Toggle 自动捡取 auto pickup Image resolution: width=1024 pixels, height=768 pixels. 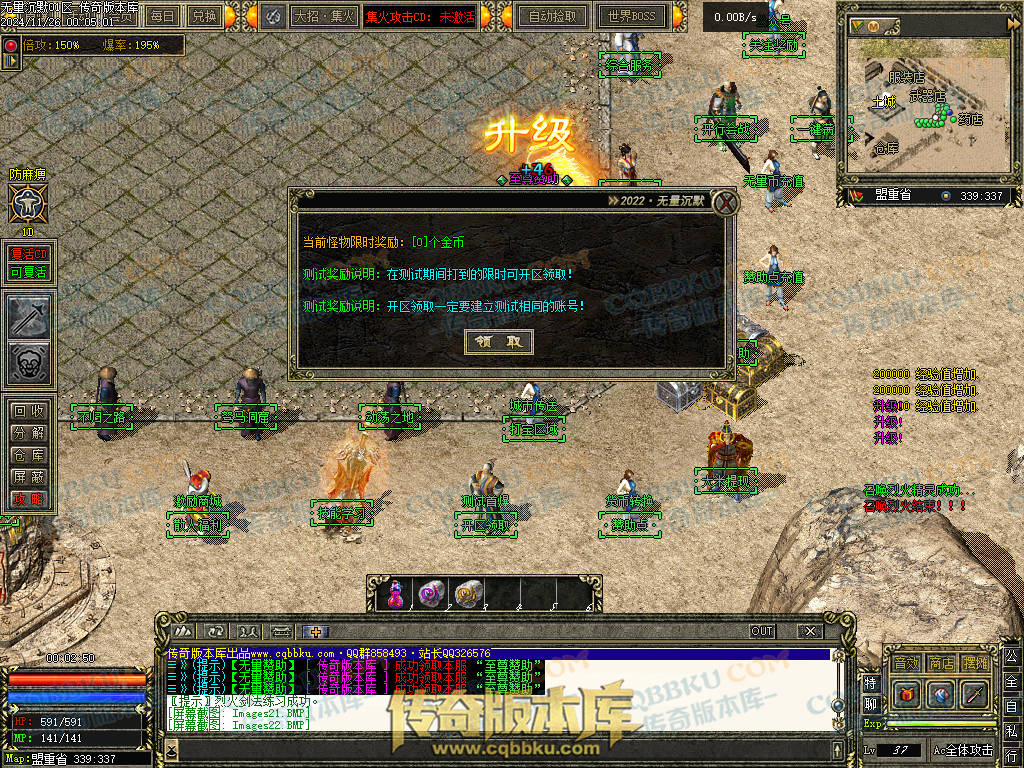click(x=552, y=16)
